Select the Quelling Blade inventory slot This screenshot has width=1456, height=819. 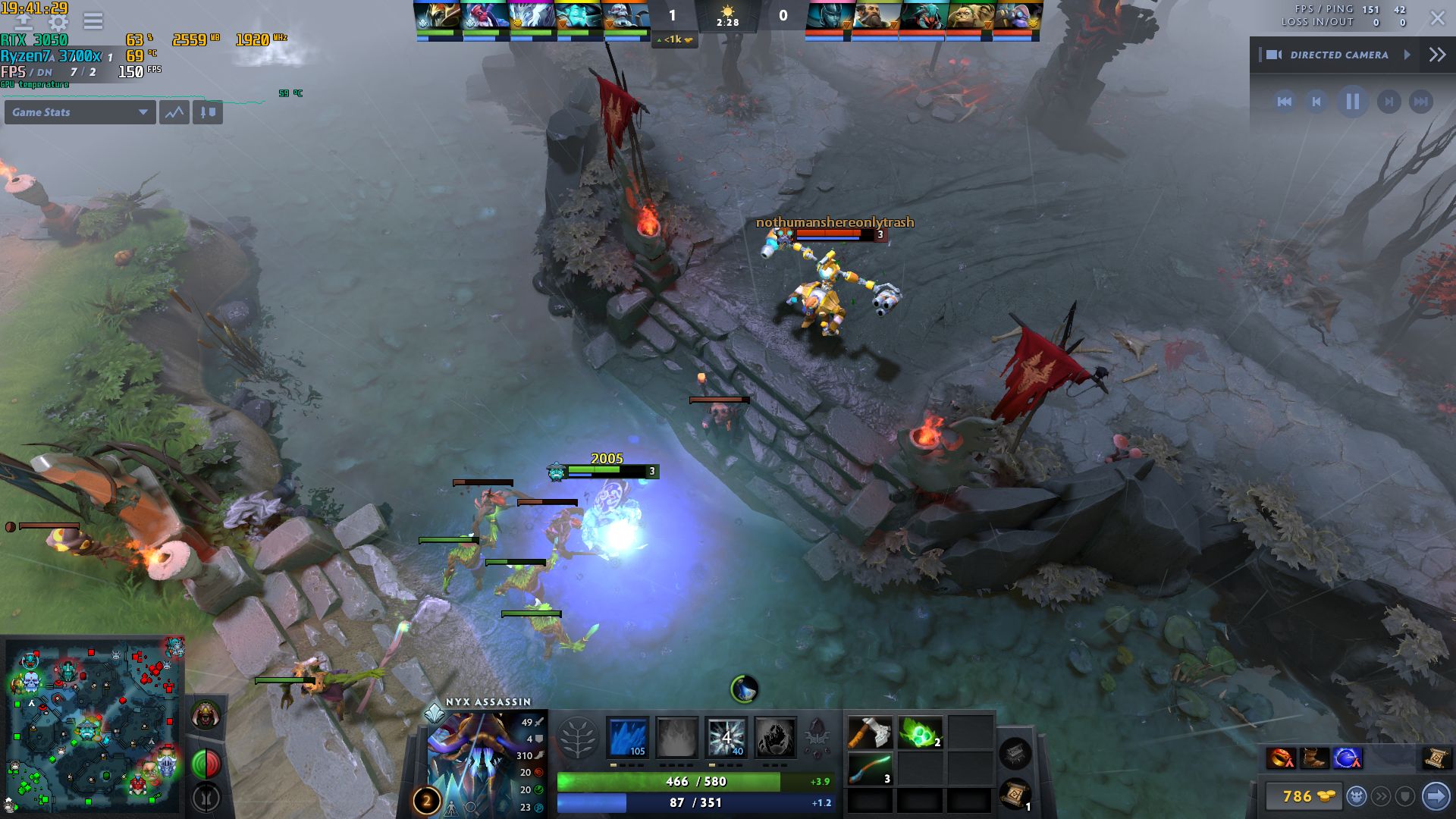(869, 733)
